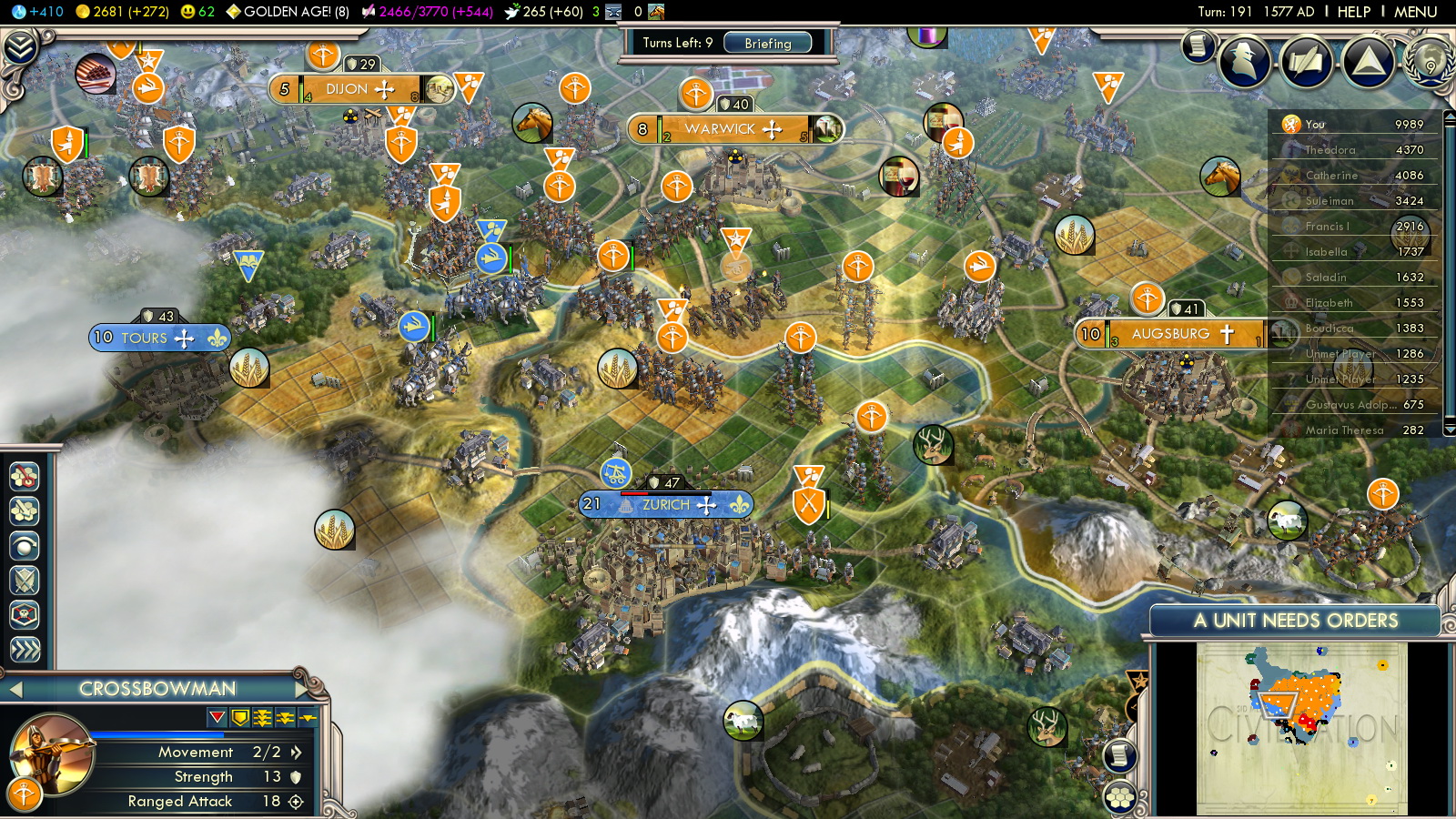Select the Warwick city banner
The image size is (1456, 819).
click(720, 129)
